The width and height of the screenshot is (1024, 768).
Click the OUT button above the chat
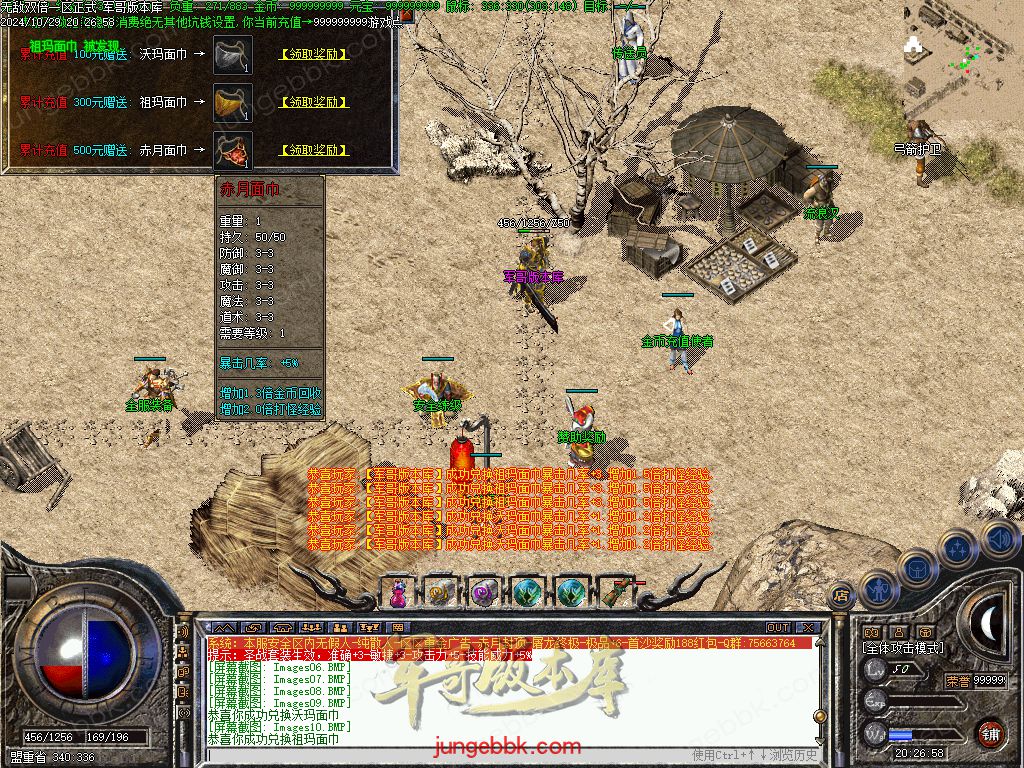tap(778, 628)
